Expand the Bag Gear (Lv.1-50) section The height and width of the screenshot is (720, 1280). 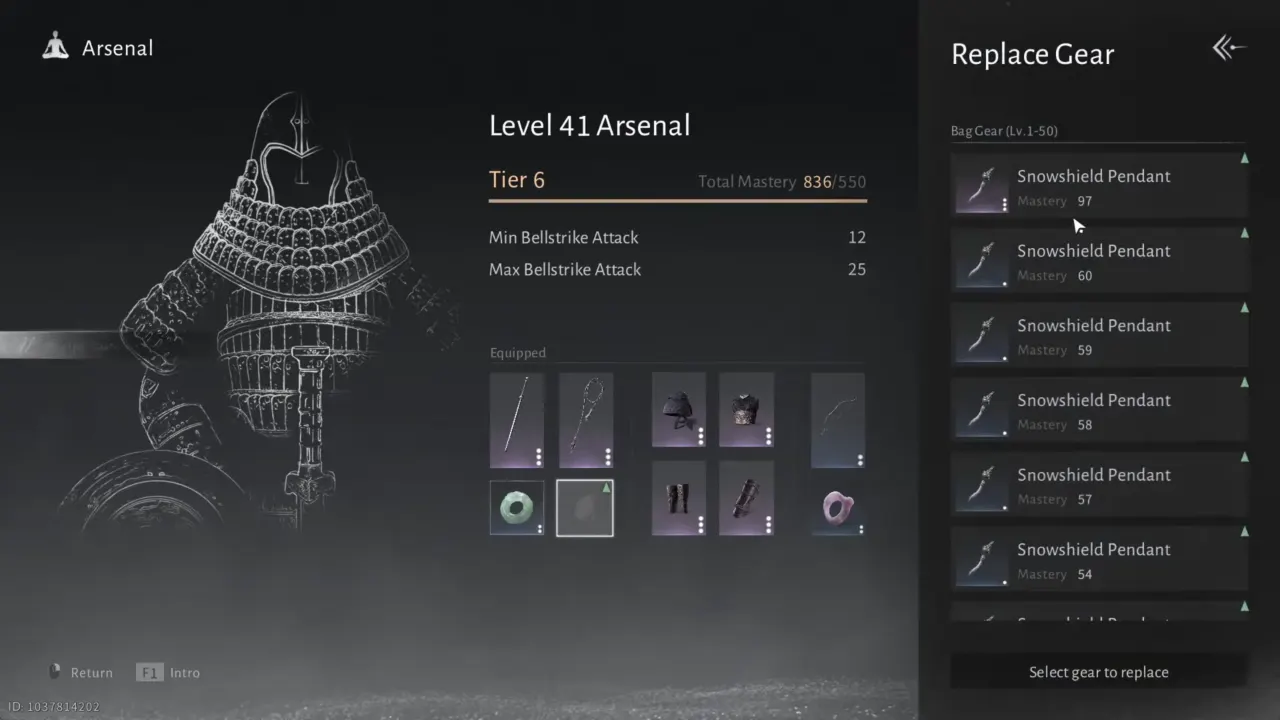point(1003,130)
